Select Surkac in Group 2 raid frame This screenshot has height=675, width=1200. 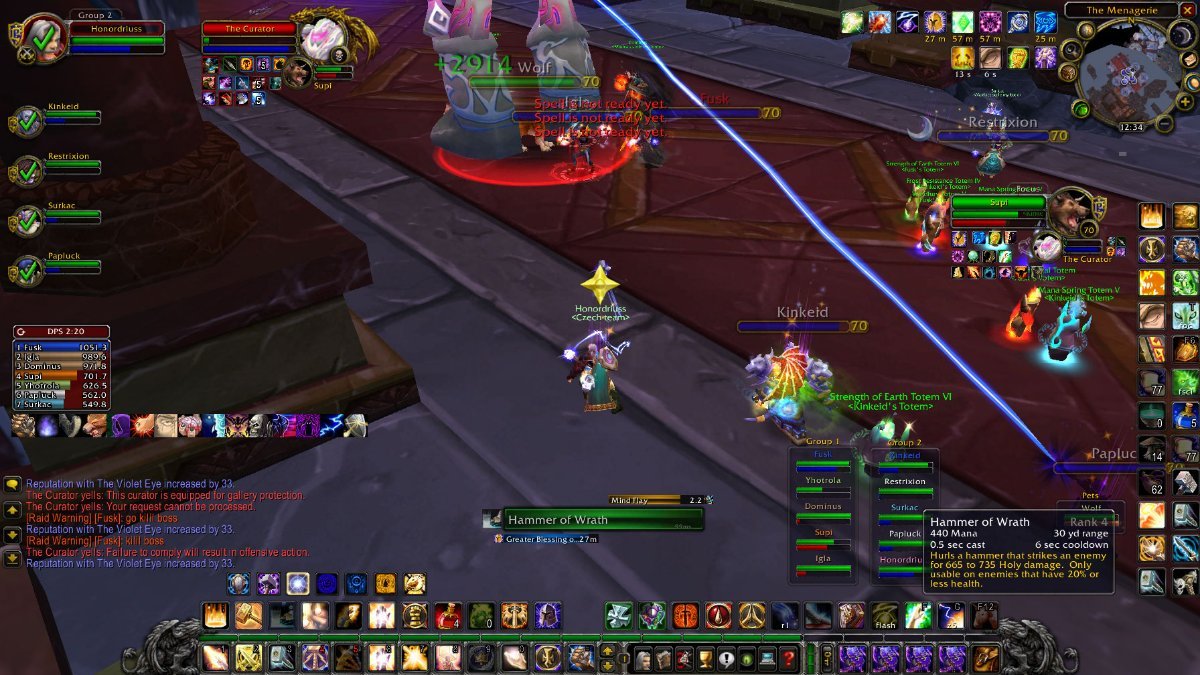(907, 508)
